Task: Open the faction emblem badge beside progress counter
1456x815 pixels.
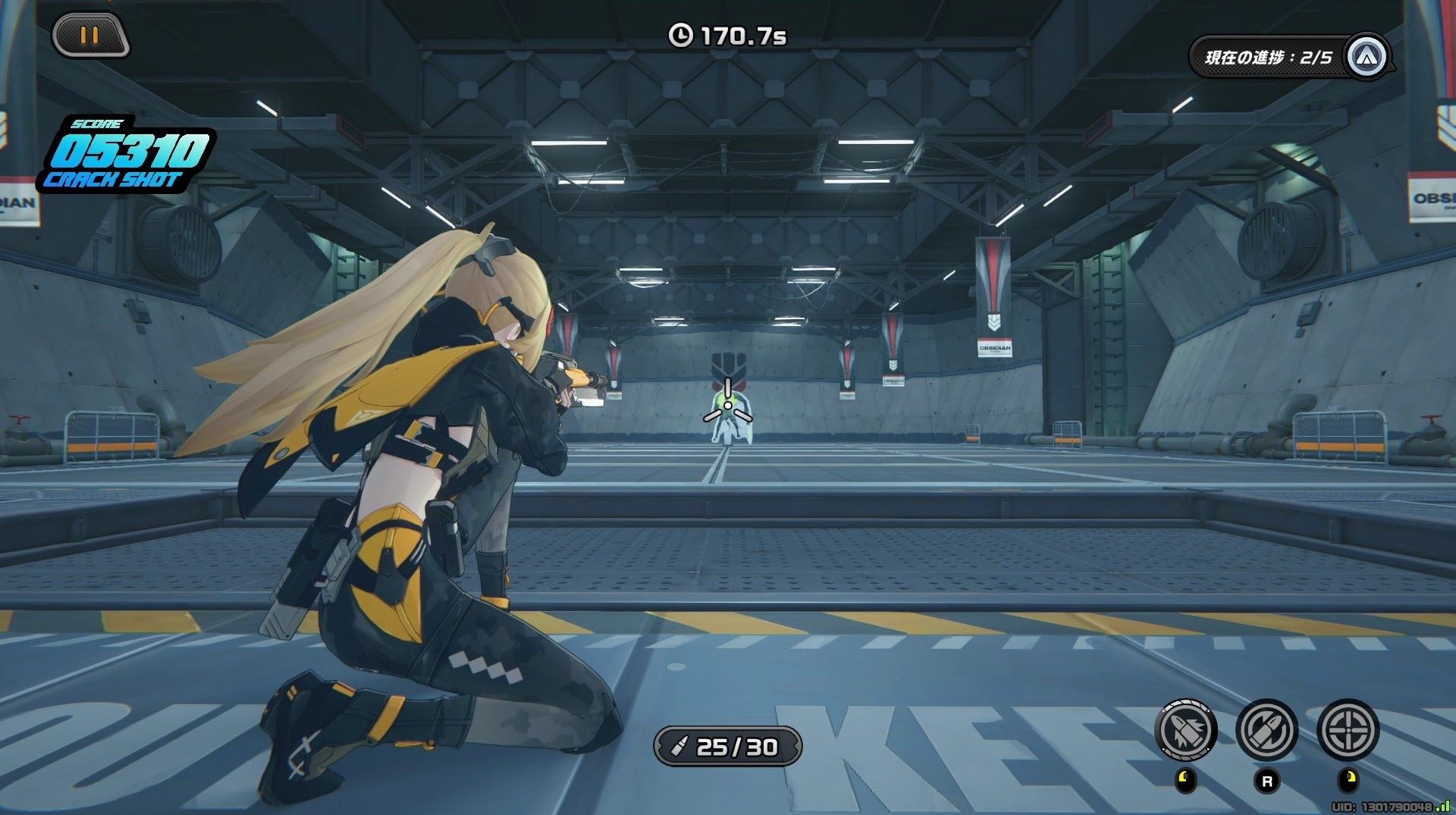Action: point(1367,55)
